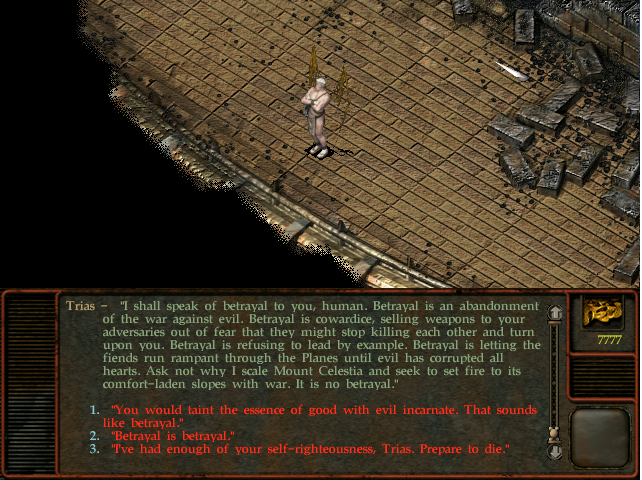Click the dialogue scroll-down arrow

[x=555, y=450]
